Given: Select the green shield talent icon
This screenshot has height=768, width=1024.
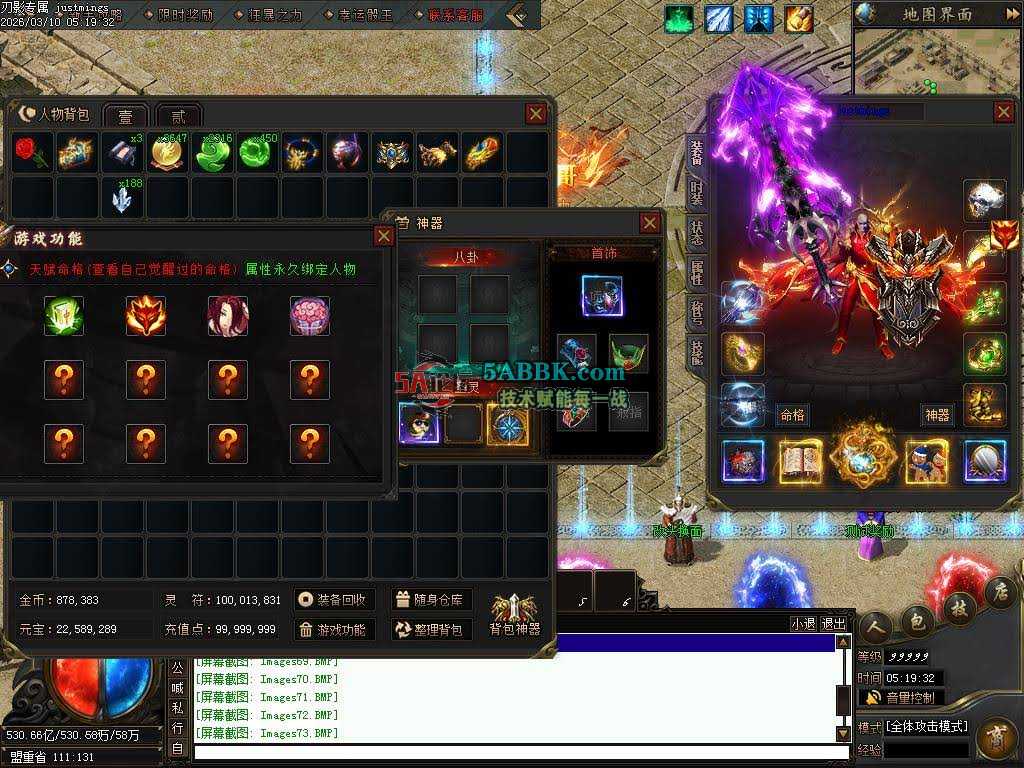Looking at the screenshot, I should [64, 316].
